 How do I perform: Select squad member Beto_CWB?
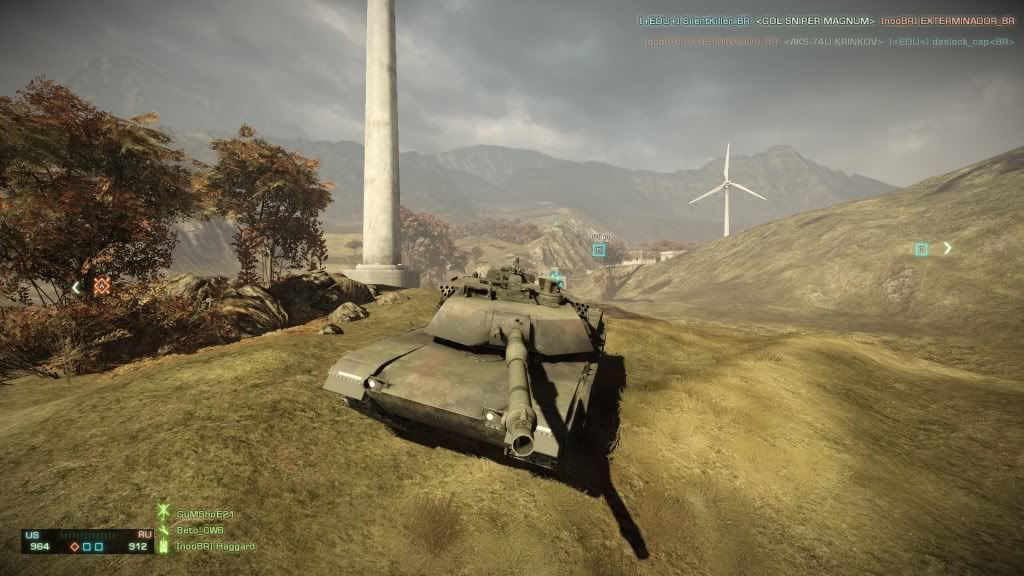[x=199, y=529]
